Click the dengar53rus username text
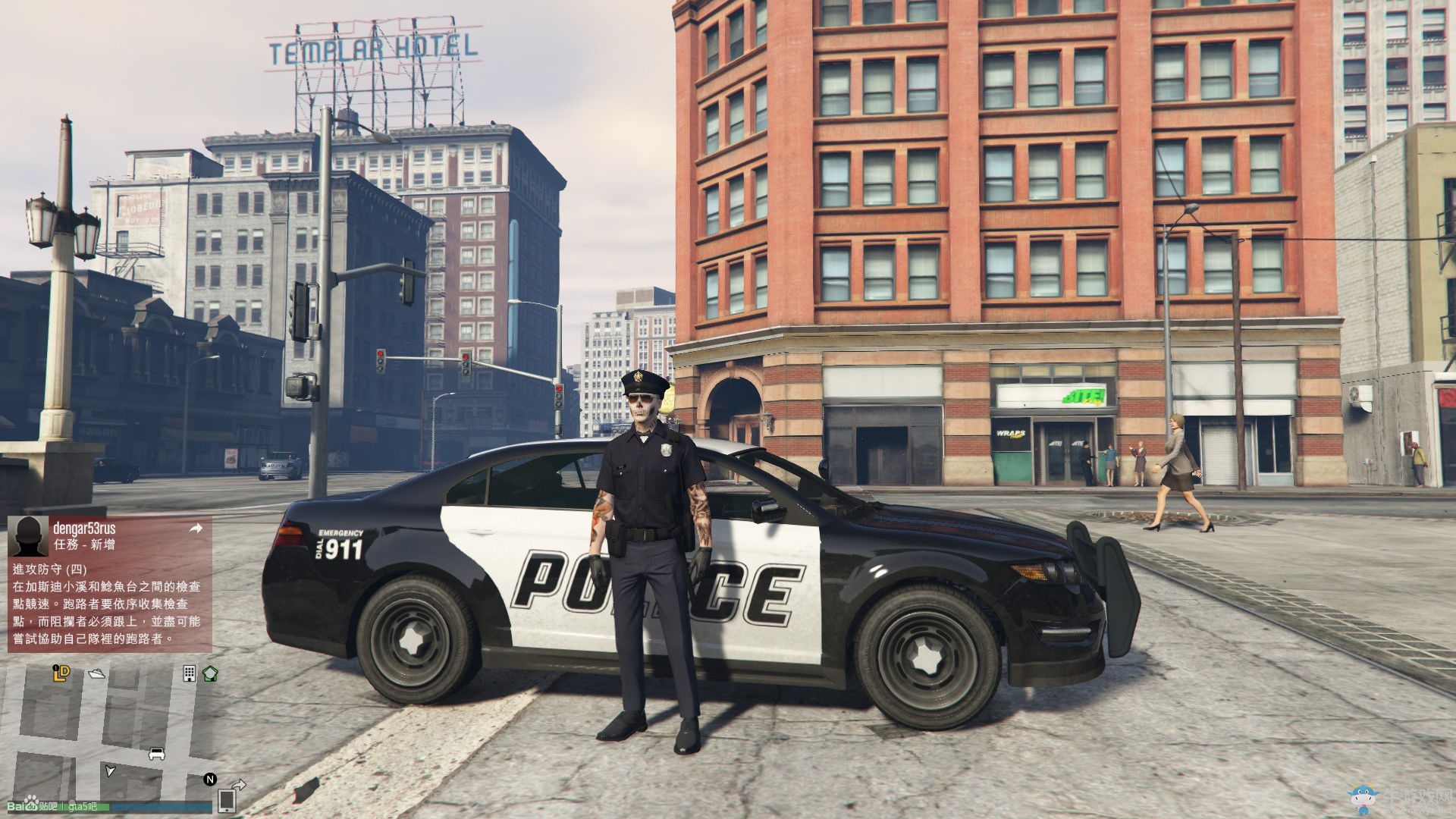 [x=84, y=529]
